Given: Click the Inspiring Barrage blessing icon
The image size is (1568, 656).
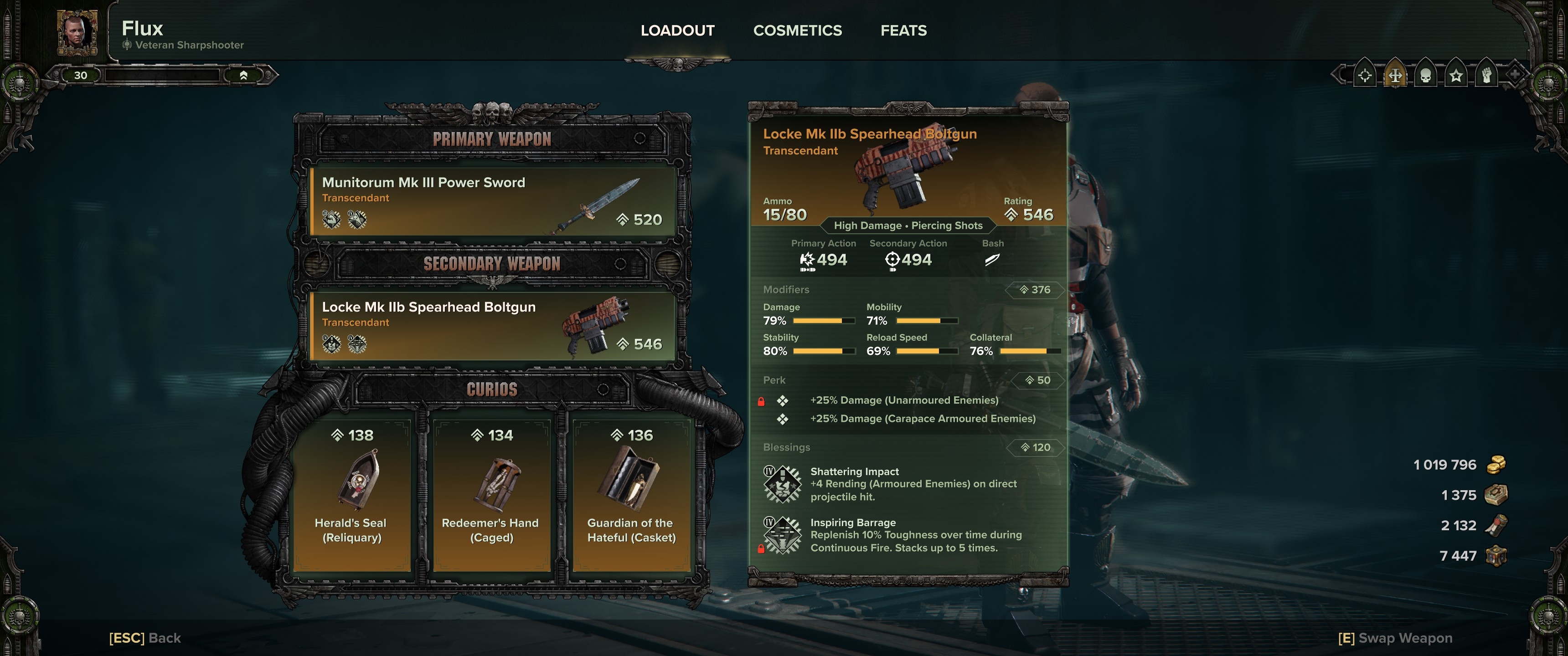Looking at the screenshot, I should coord(783,536).
